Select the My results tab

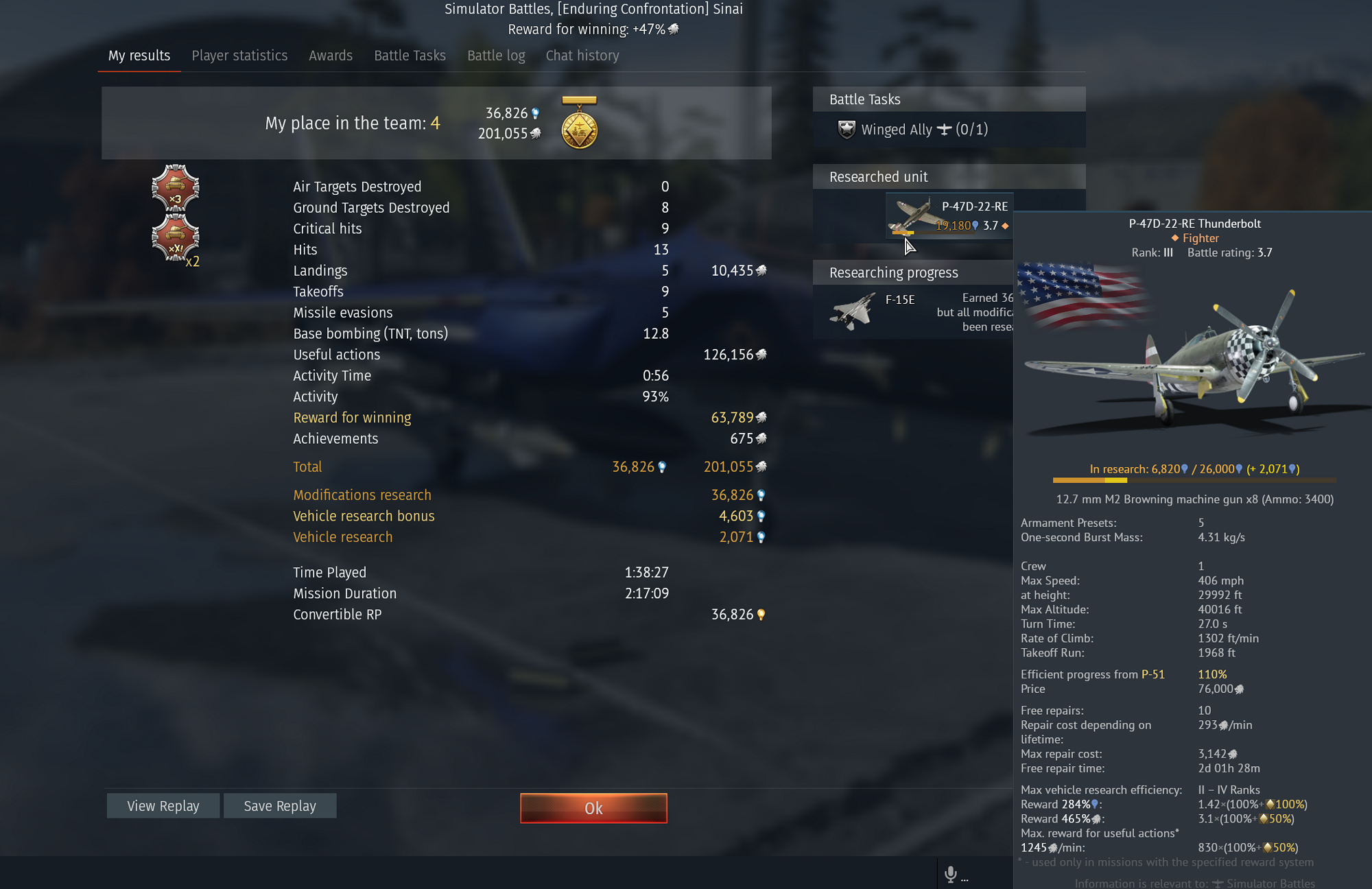tap(139, 55)
